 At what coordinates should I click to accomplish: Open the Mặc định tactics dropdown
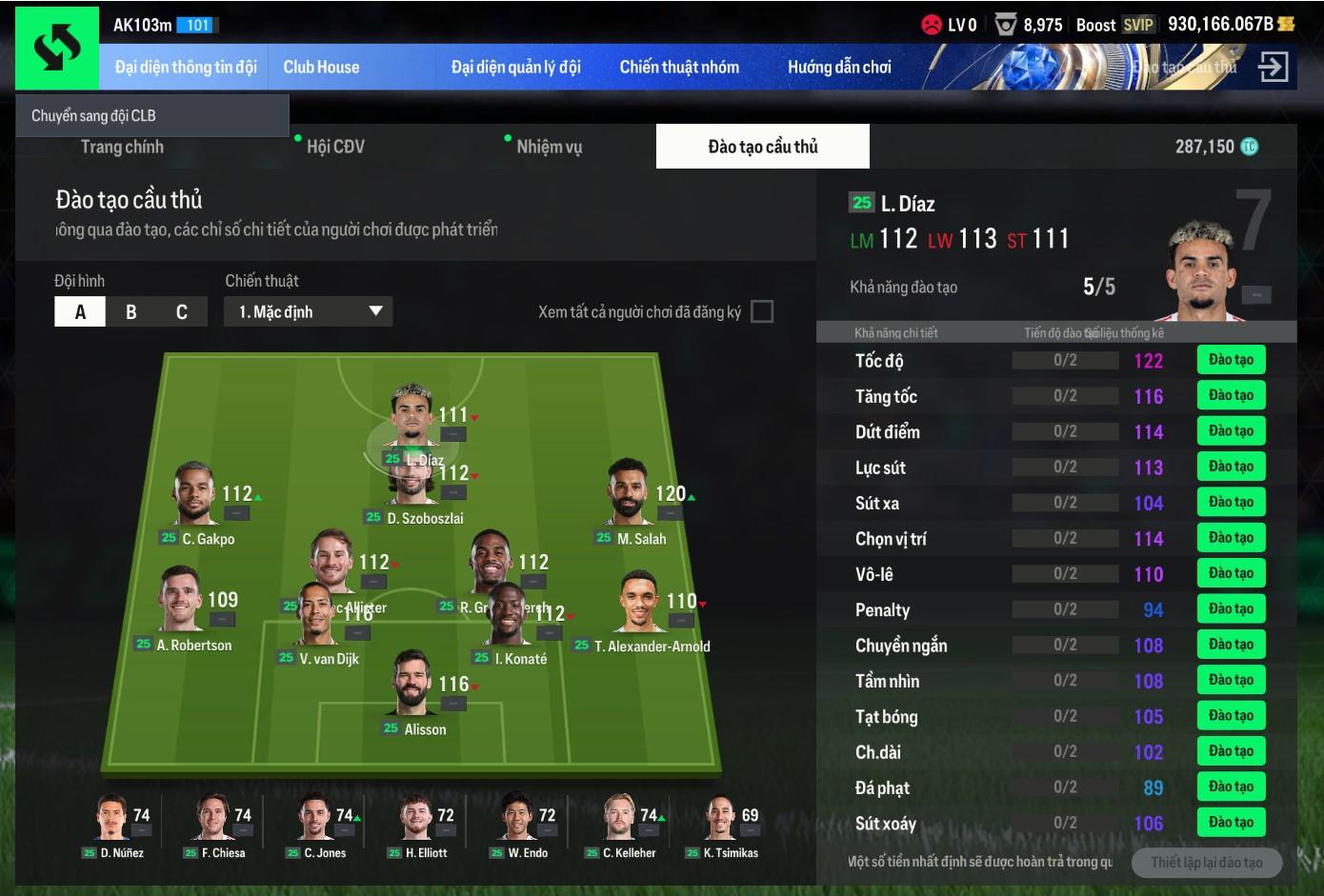click(309, 312)
